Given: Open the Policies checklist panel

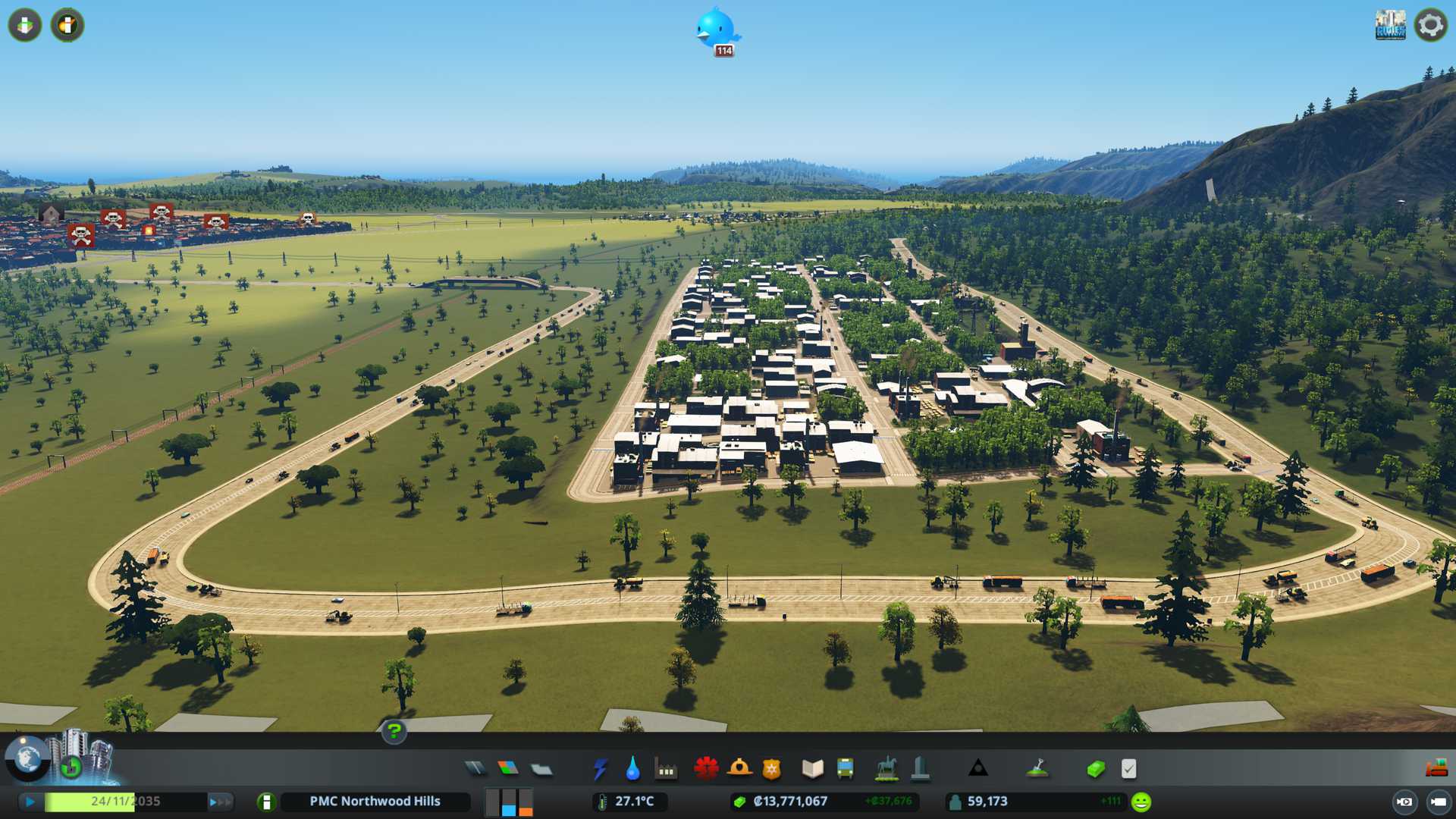Looking at the screenshot, I should point(1128,769).
